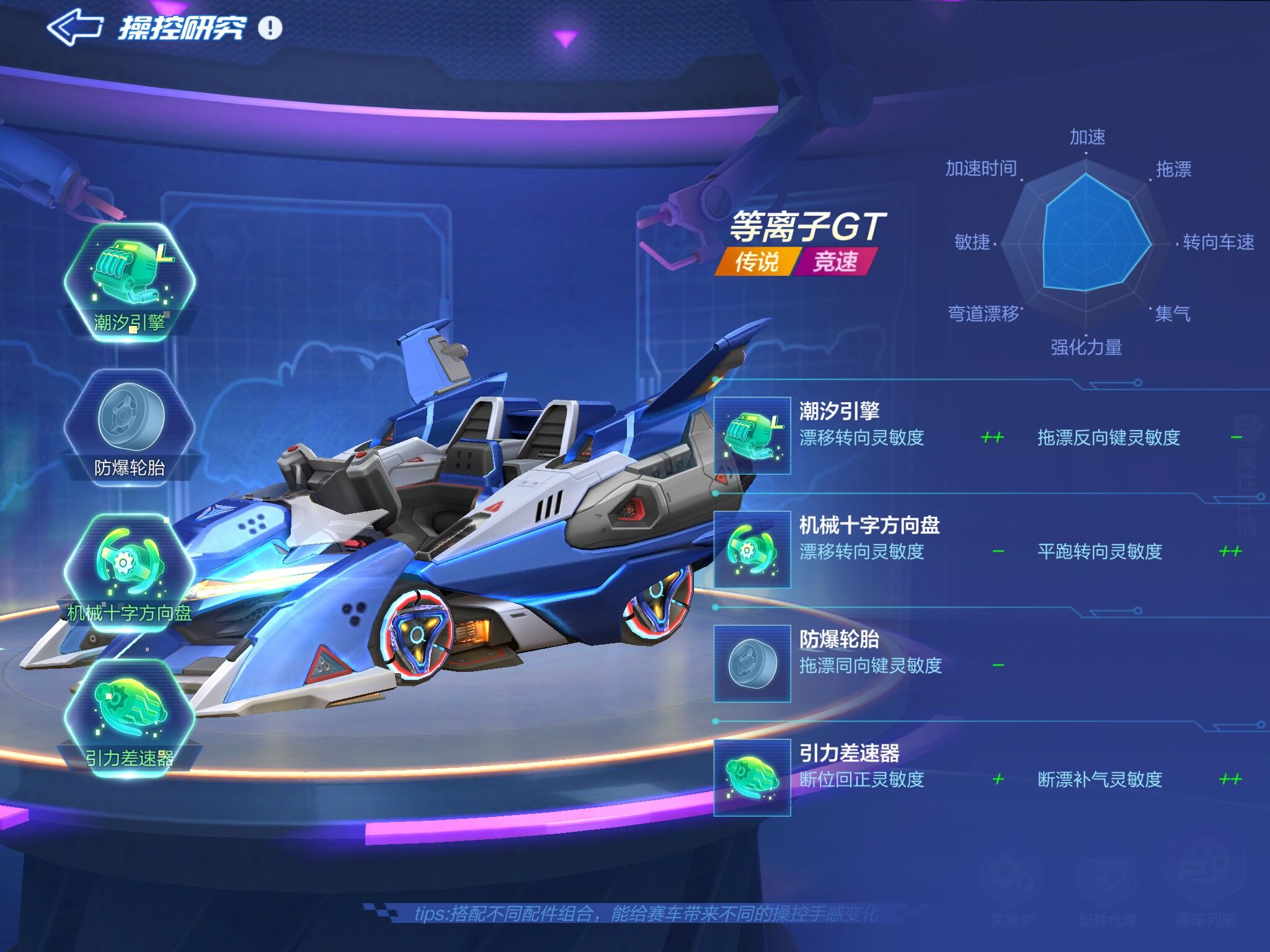Open the exclamation mark info tooltip

coord(270,28)
